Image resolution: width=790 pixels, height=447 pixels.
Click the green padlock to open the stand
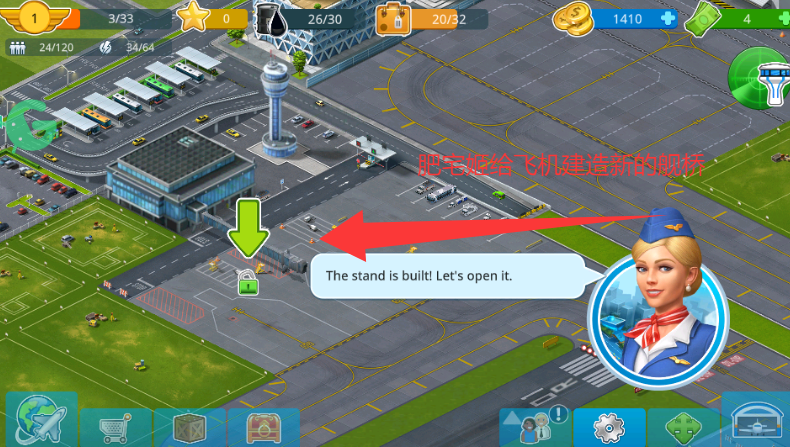248,283
